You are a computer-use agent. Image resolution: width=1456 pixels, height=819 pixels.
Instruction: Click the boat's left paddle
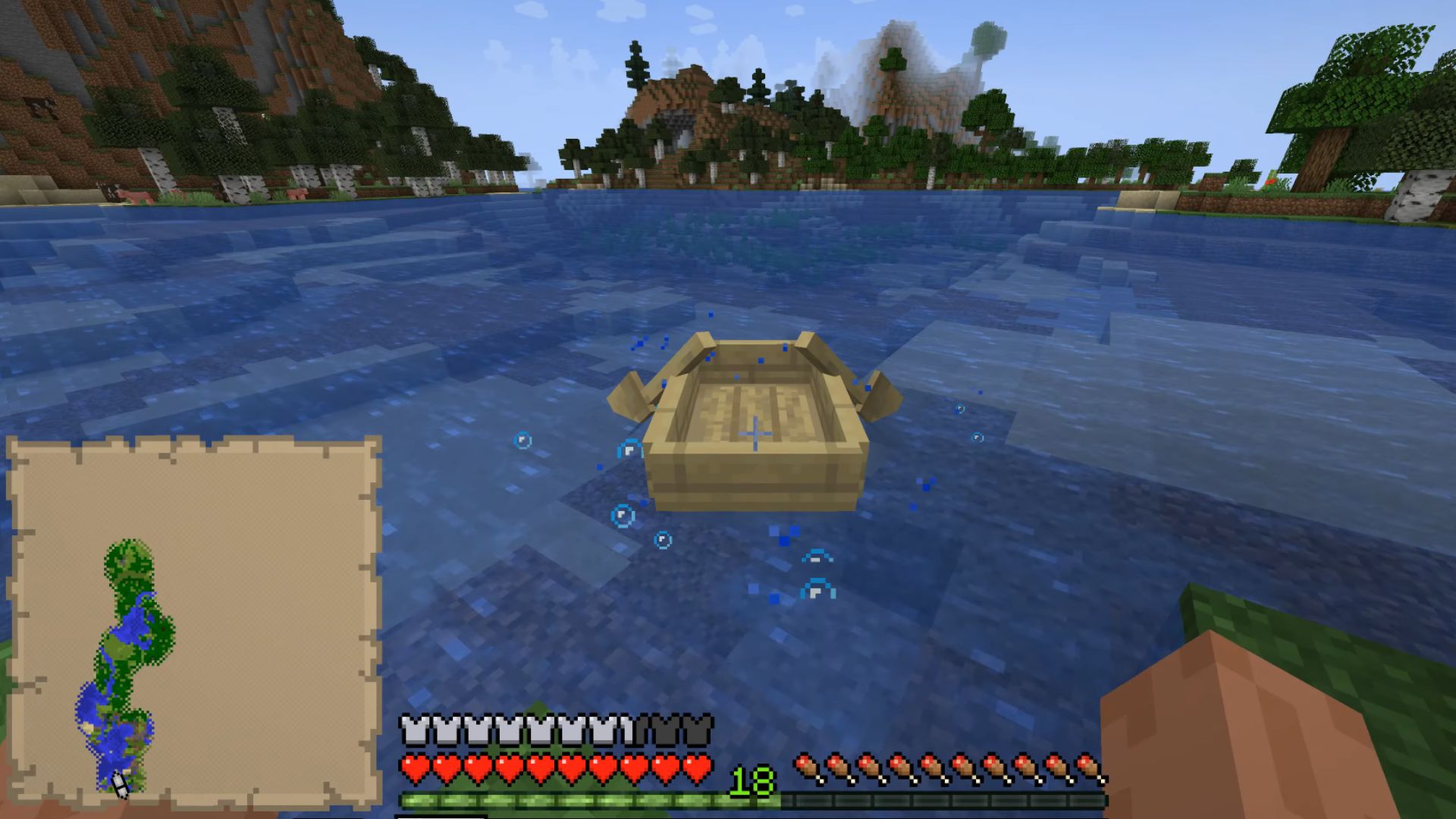(629, 394)
